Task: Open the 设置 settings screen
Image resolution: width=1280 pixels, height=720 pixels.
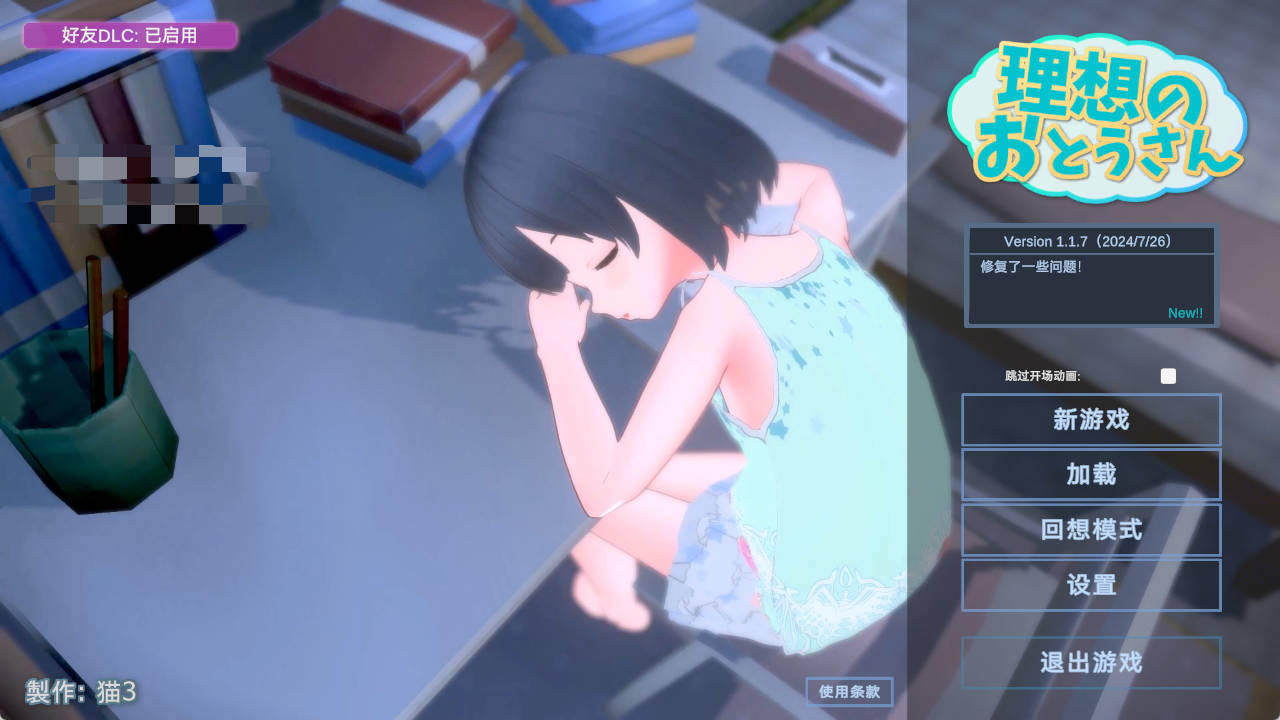Action: point(1090,585)
